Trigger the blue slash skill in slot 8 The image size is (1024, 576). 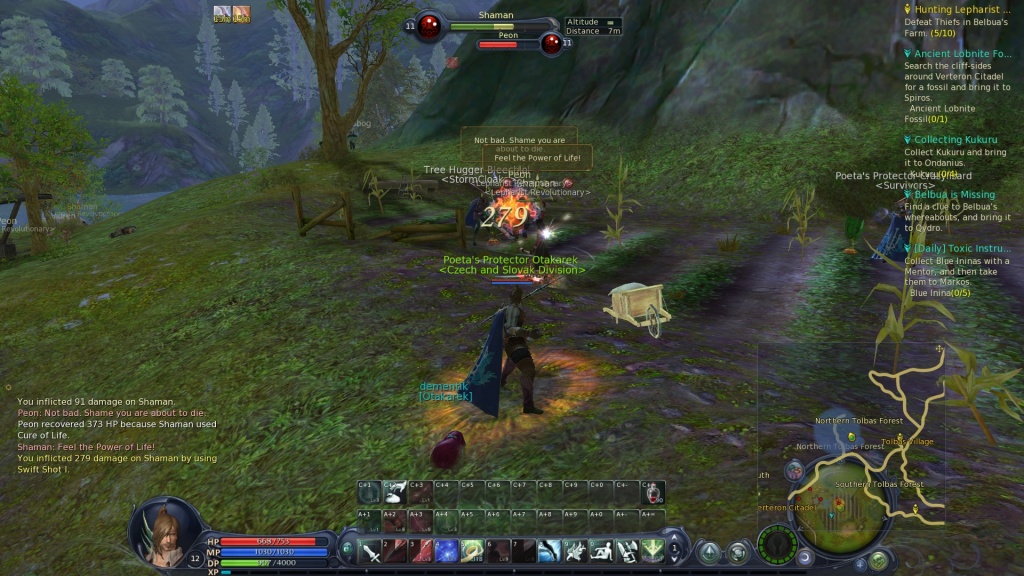coord(549,550)
